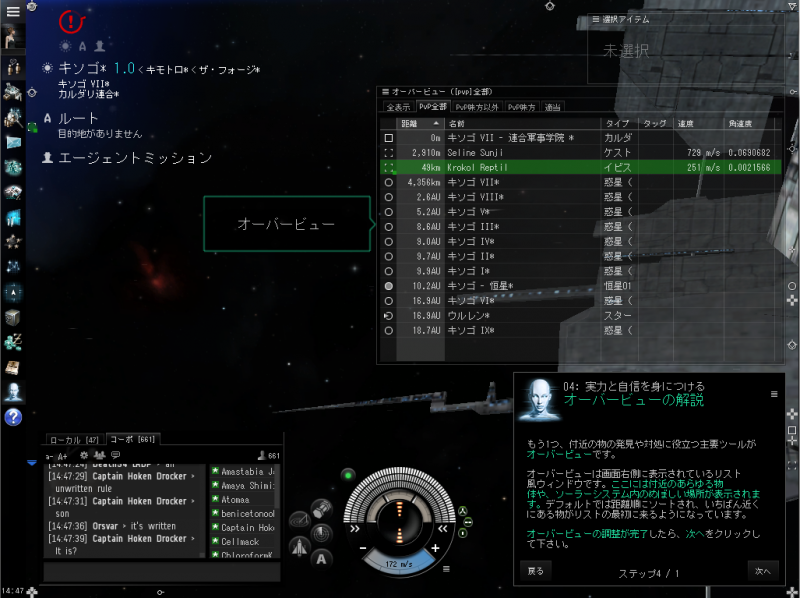Open the help question mark icon

14,417
